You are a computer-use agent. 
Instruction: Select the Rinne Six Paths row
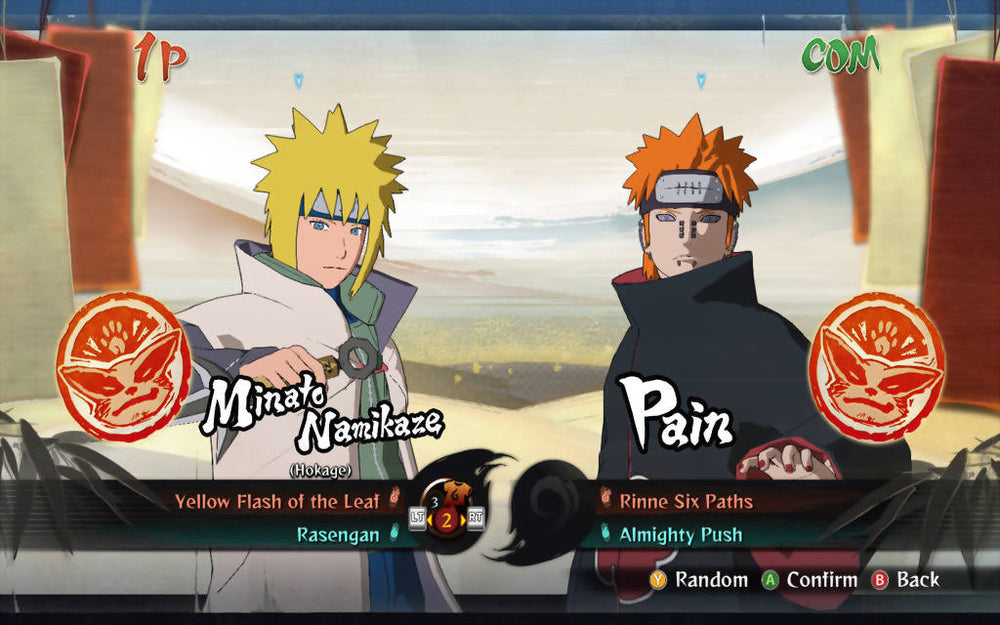pos(686,501)
